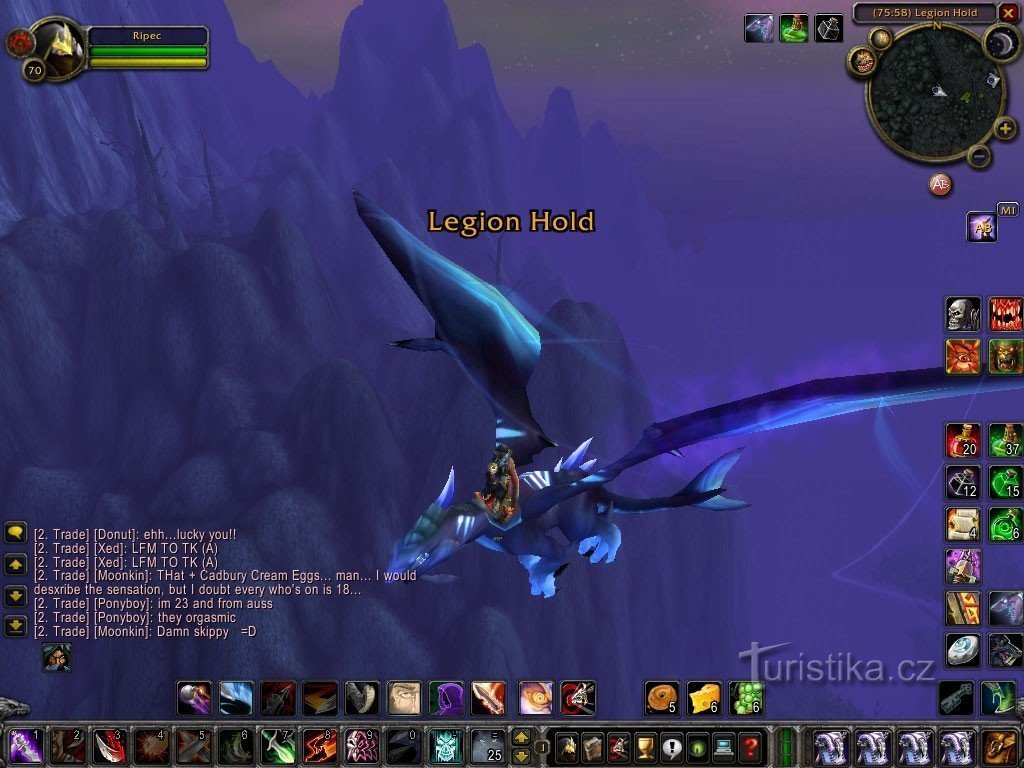This screenshot has width=1024, height=768.
Task: Close the minimap with the red X
Action: (1008, 13)
